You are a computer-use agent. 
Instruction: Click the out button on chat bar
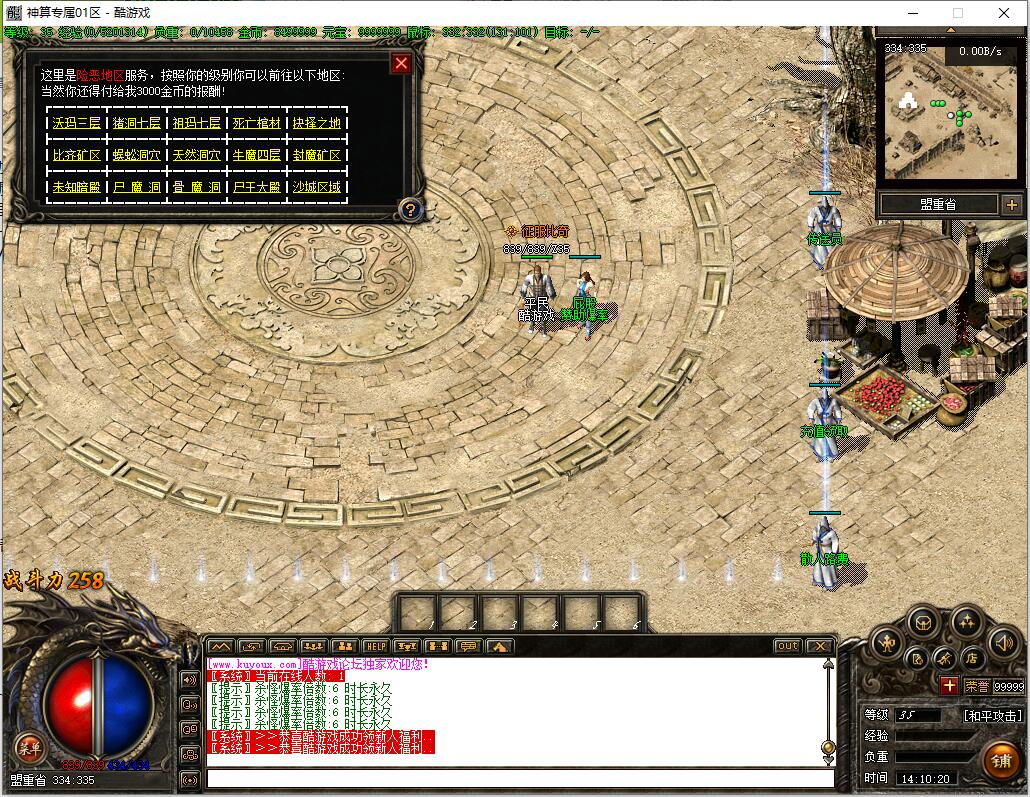tap(788, 646)
